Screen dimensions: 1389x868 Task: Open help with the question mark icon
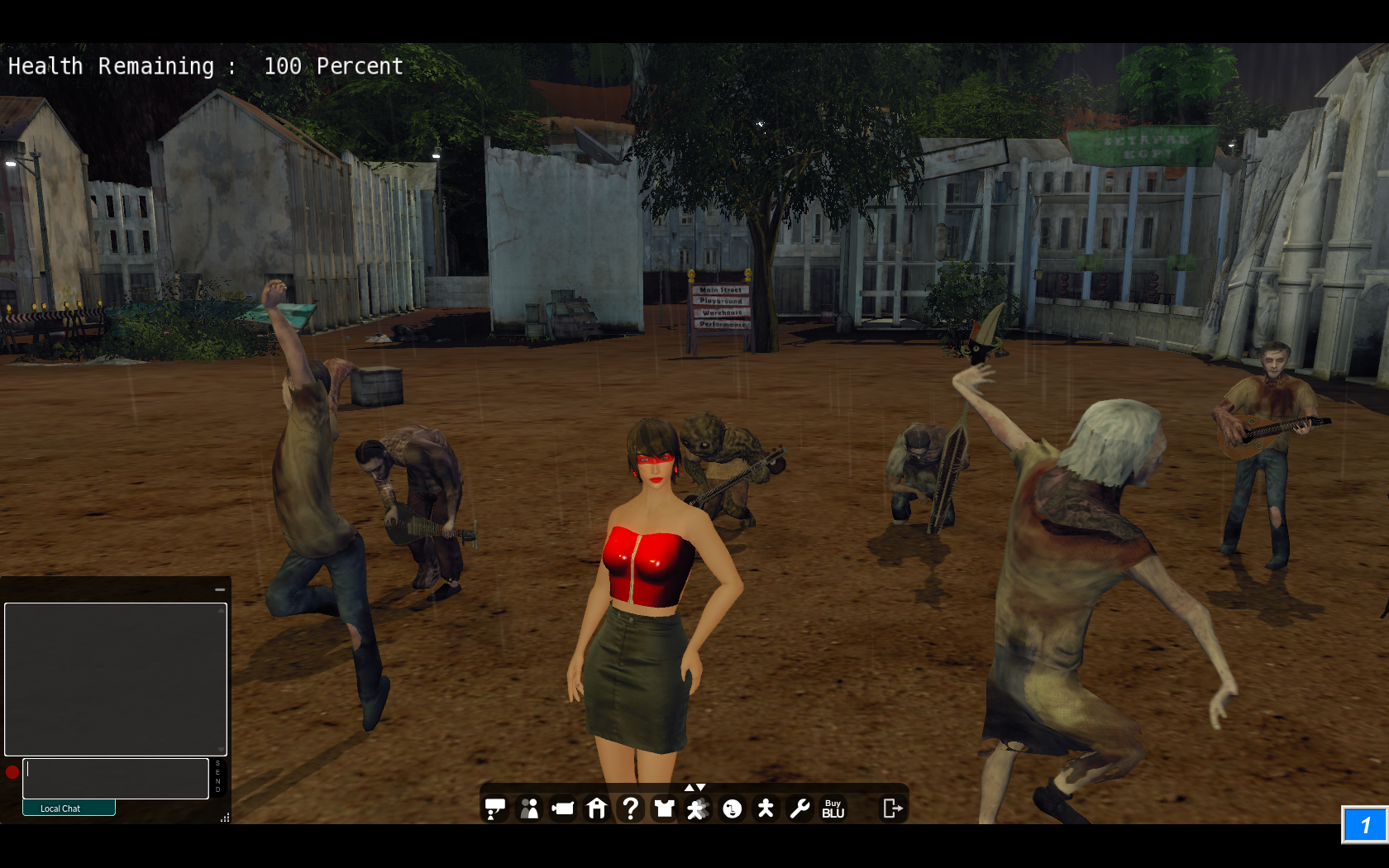(x=631, y=808)
